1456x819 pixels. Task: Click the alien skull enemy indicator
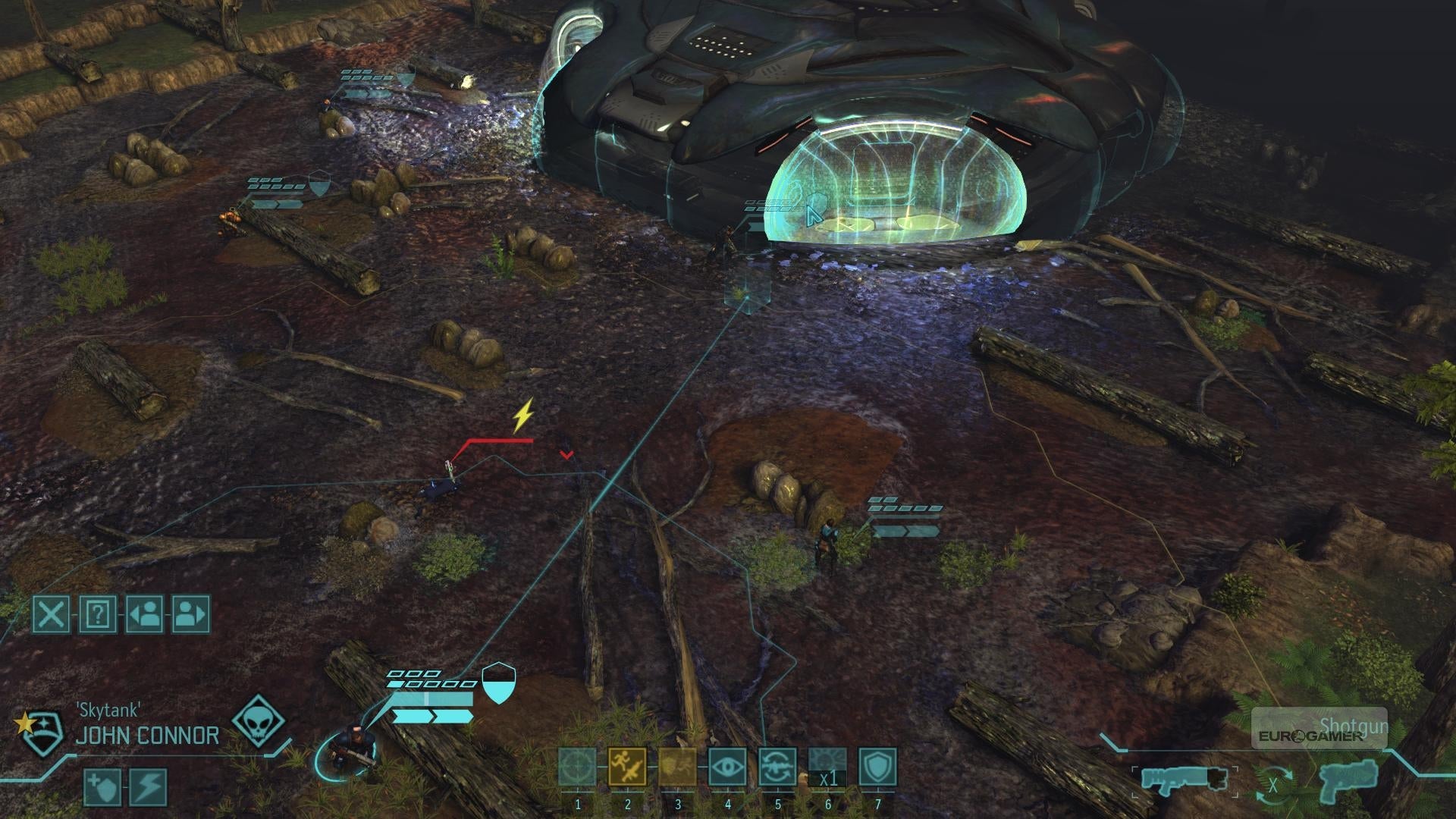click(x=259, y=720)
